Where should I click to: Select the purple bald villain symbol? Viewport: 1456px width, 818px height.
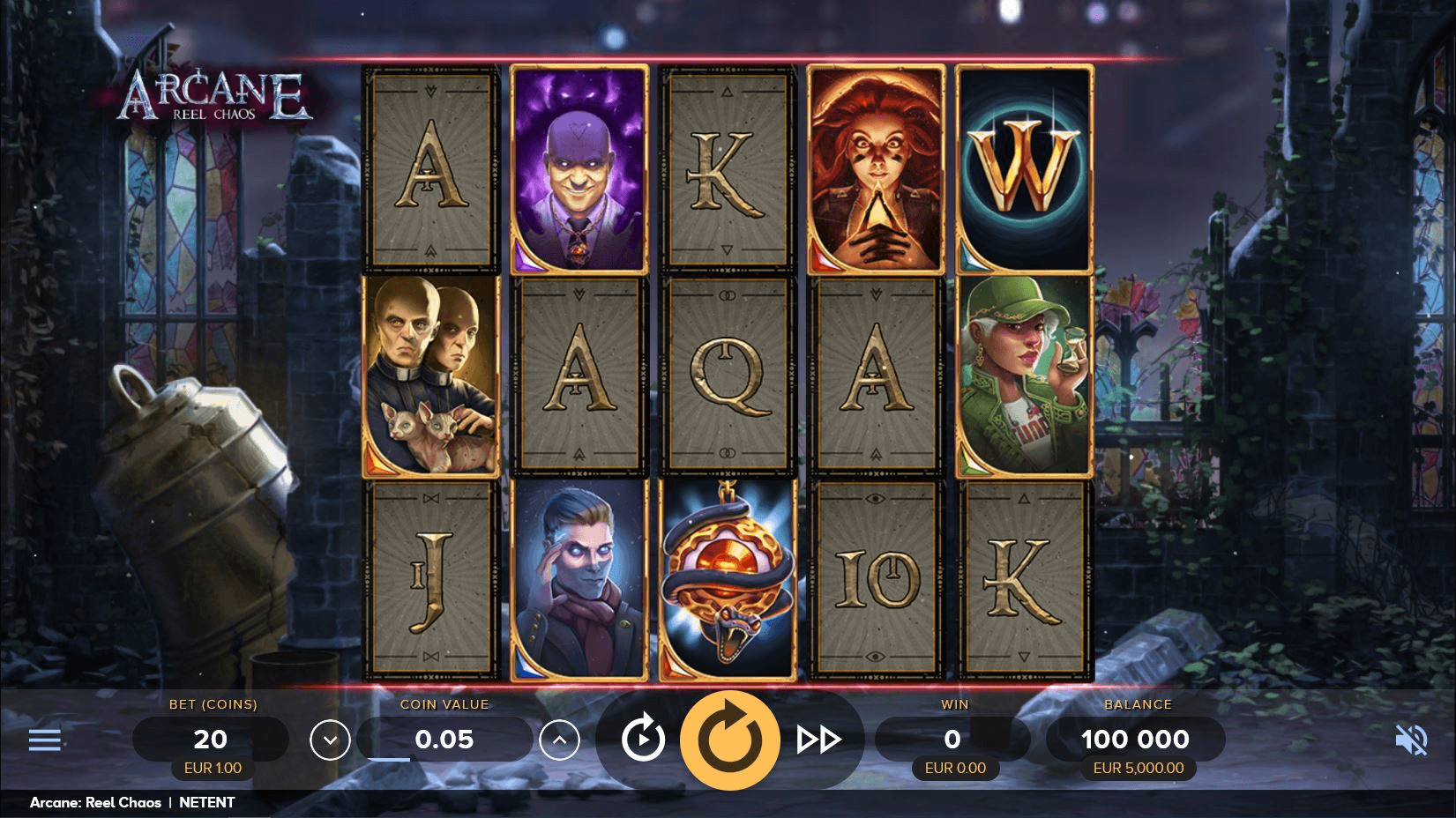pos(578,169)
